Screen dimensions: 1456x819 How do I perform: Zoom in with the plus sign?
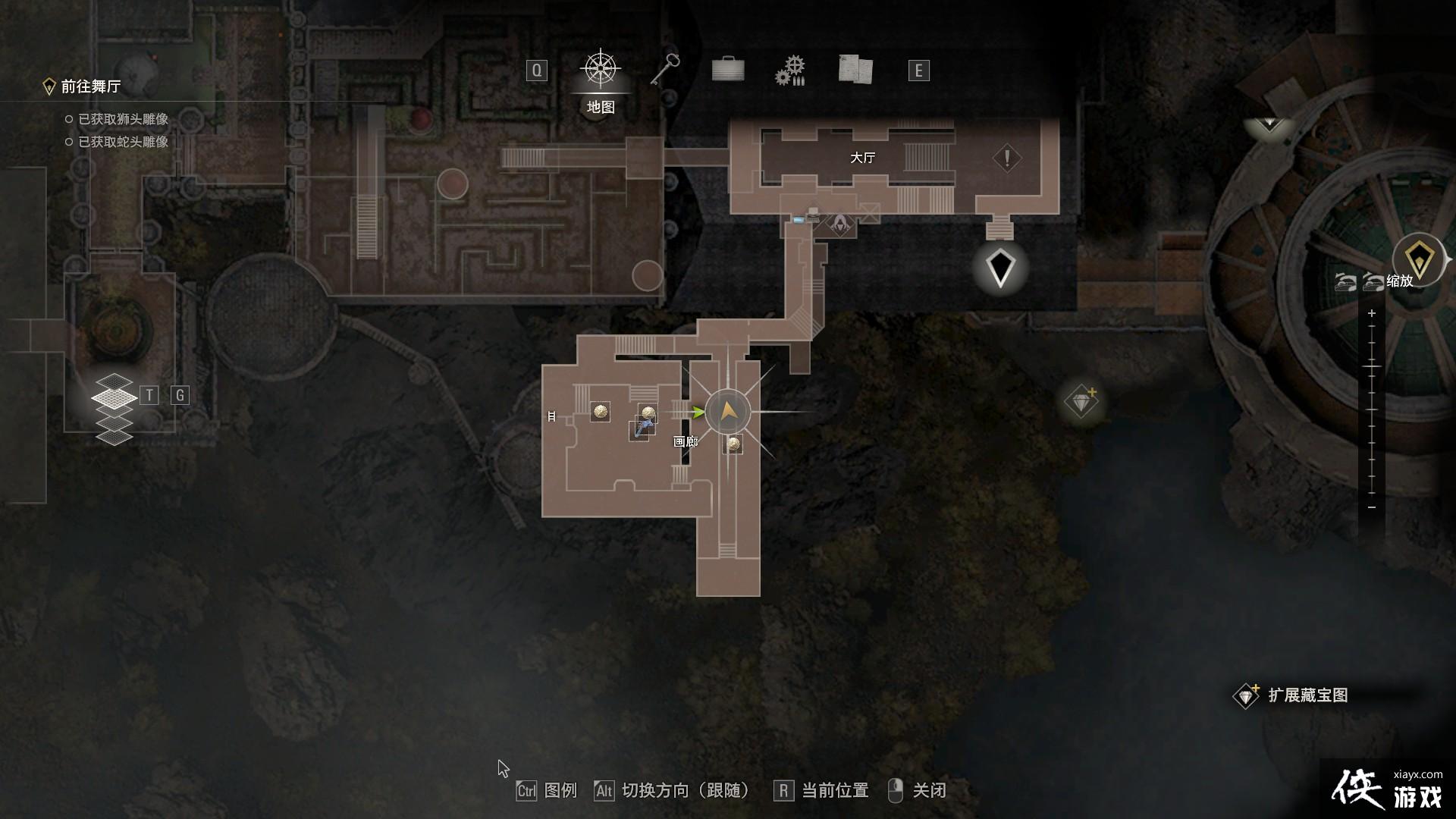tap(1372, 313)
